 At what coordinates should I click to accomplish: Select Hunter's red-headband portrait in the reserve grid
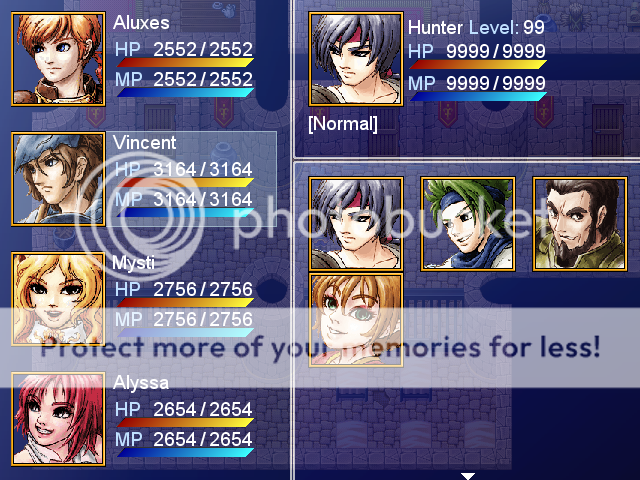point(356,224)
